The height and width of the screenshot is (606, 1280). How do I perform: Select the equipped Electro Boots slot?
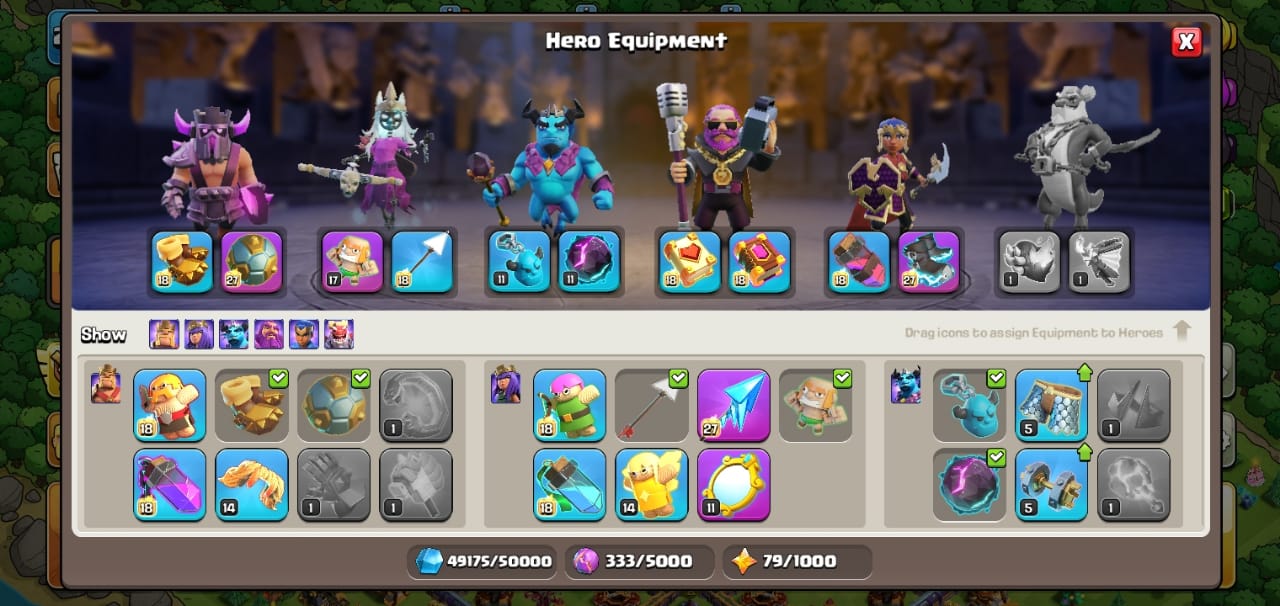929,262
